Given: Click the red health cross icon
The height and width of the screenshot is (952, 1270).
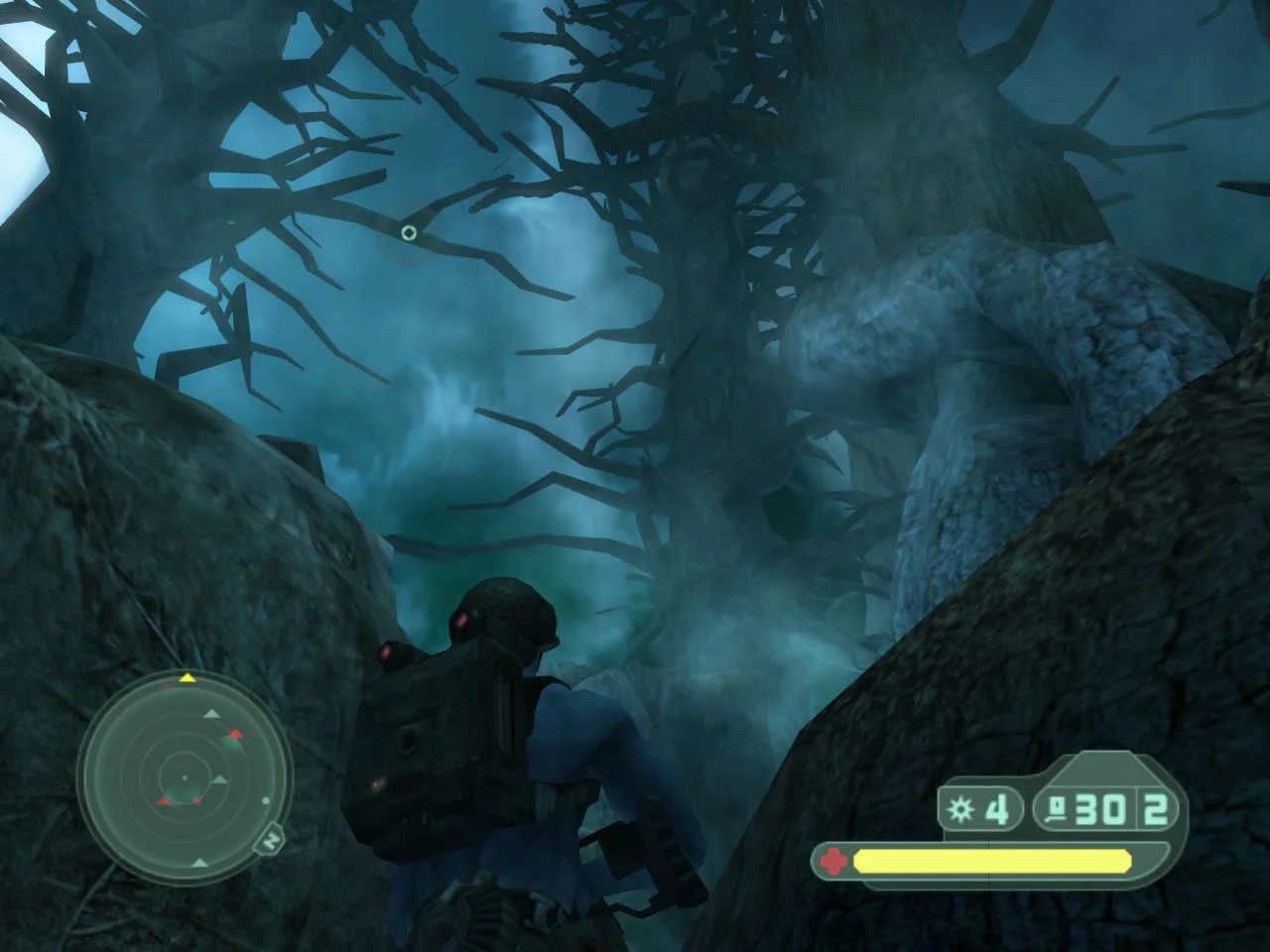Looking at the screenshot, I should coord(832,860).
